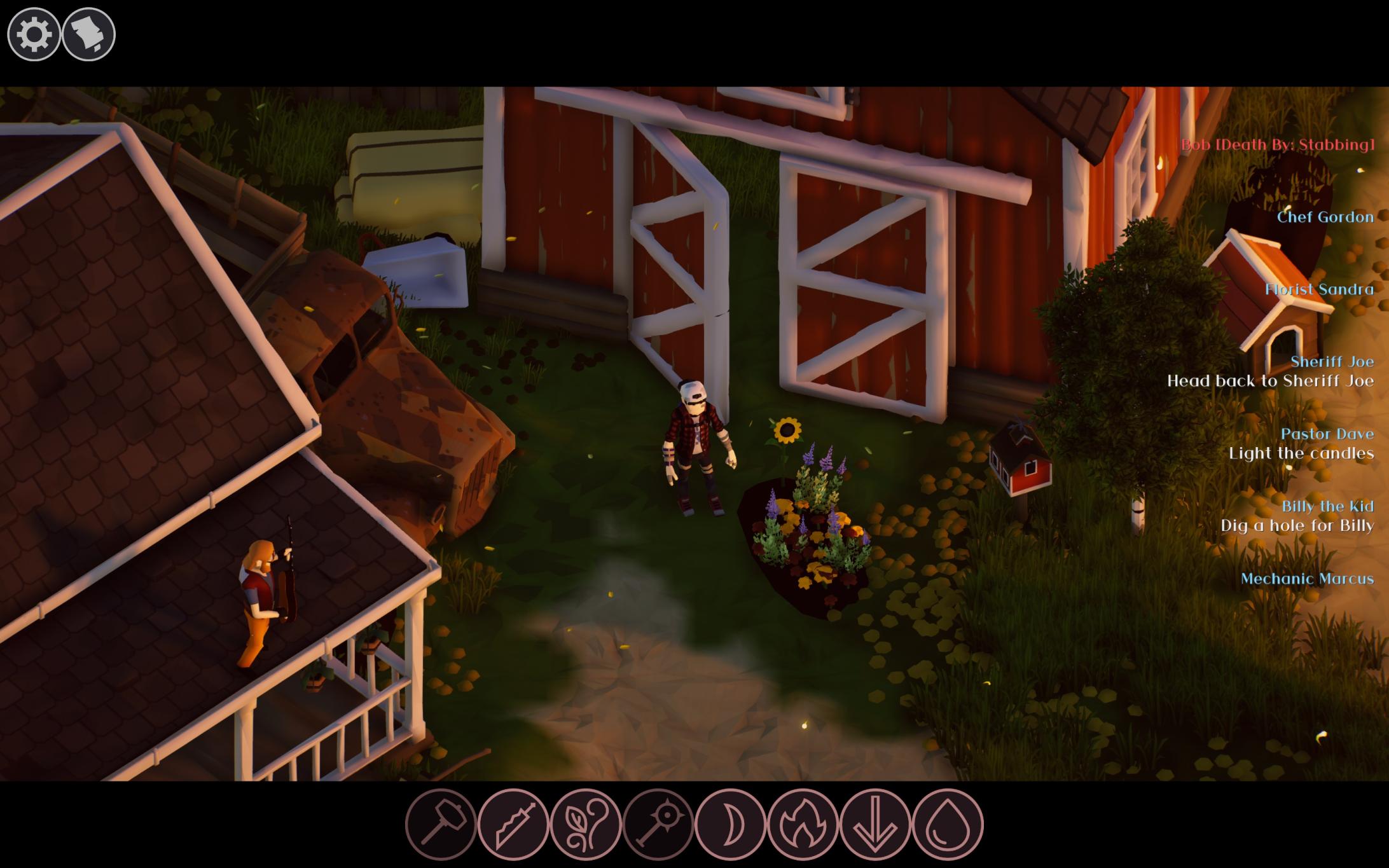Select Chef Gordon in the character list
Screen dimensions: 1389x868
click(1326, 217)
